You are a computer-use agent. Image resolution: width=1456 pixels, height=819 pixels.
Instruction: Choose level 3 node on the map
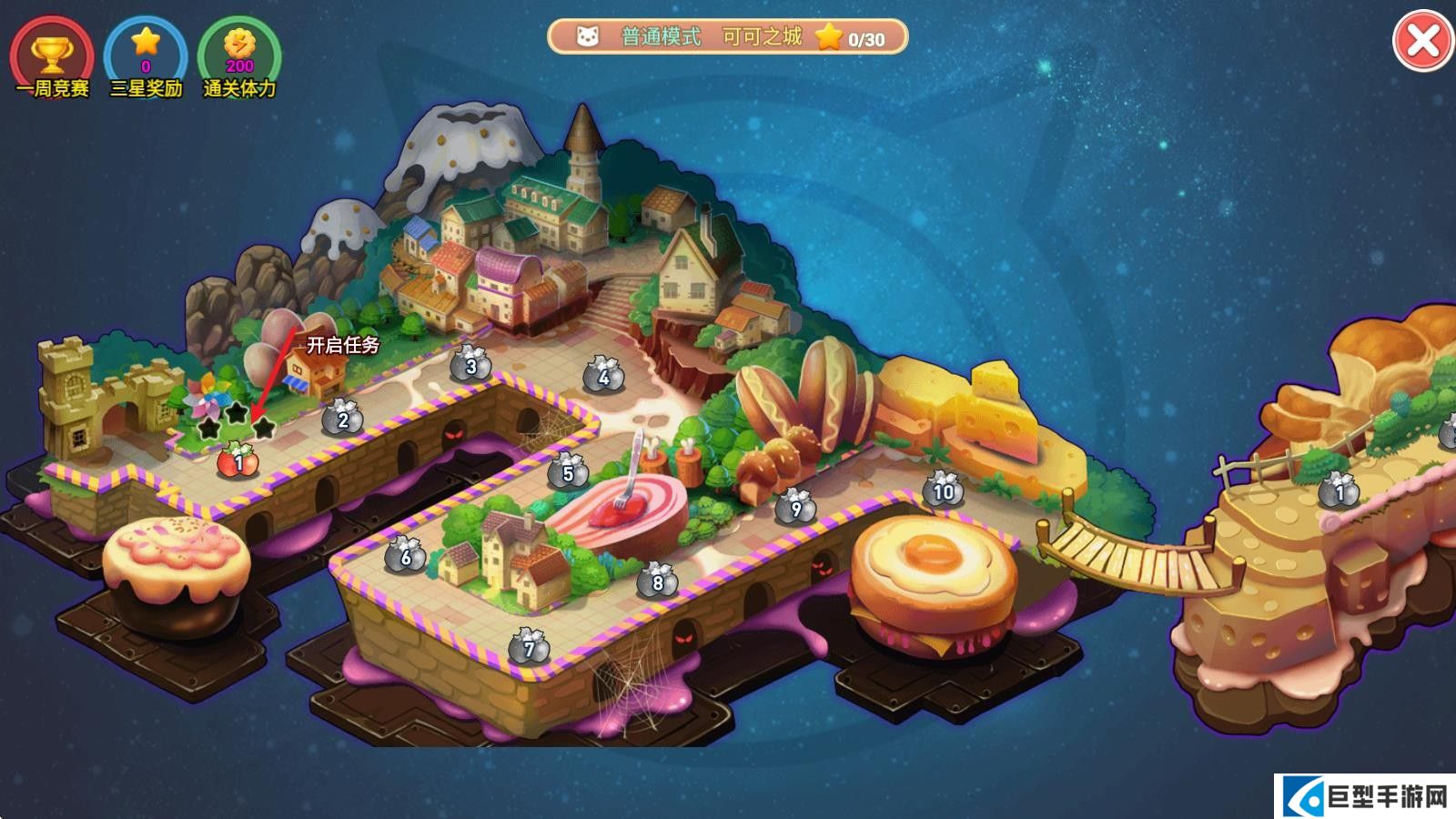[470, 365]
